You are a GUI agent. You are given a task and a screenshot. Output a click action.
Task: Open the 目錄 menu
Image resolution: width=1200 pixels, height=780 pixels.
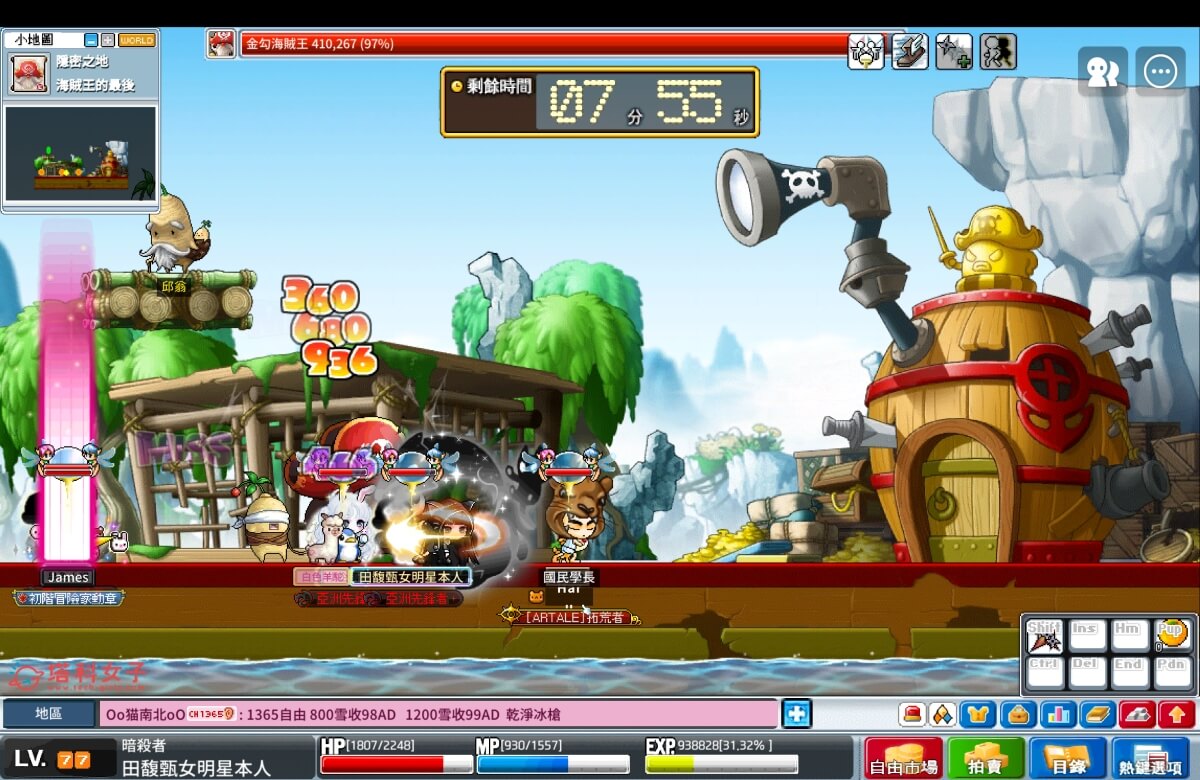point(1067,758)
